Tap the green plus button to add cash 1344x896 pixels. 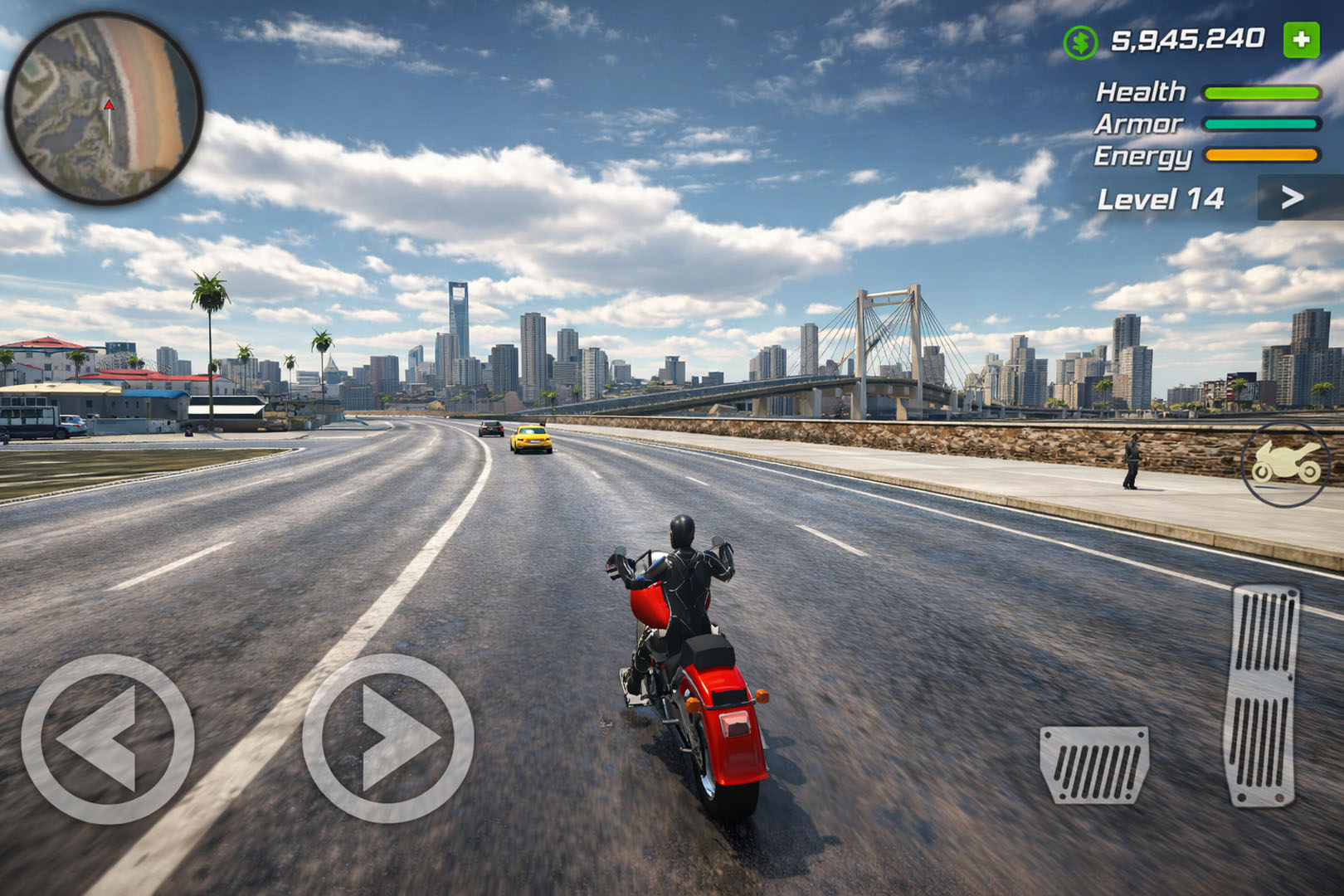click(1301, 40)
